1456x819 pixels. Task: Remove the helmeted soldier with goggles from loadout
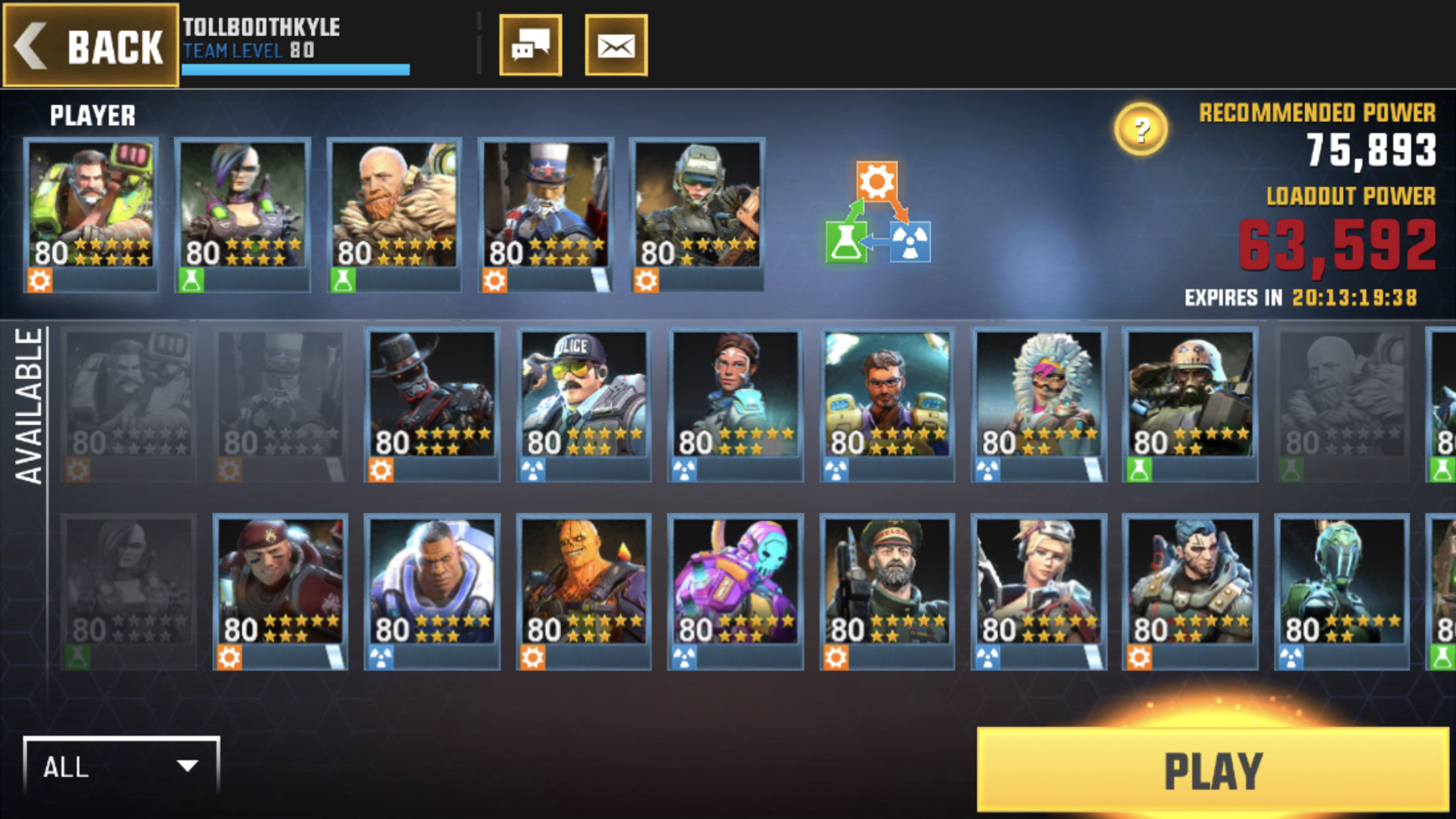[x=697, y=212]
